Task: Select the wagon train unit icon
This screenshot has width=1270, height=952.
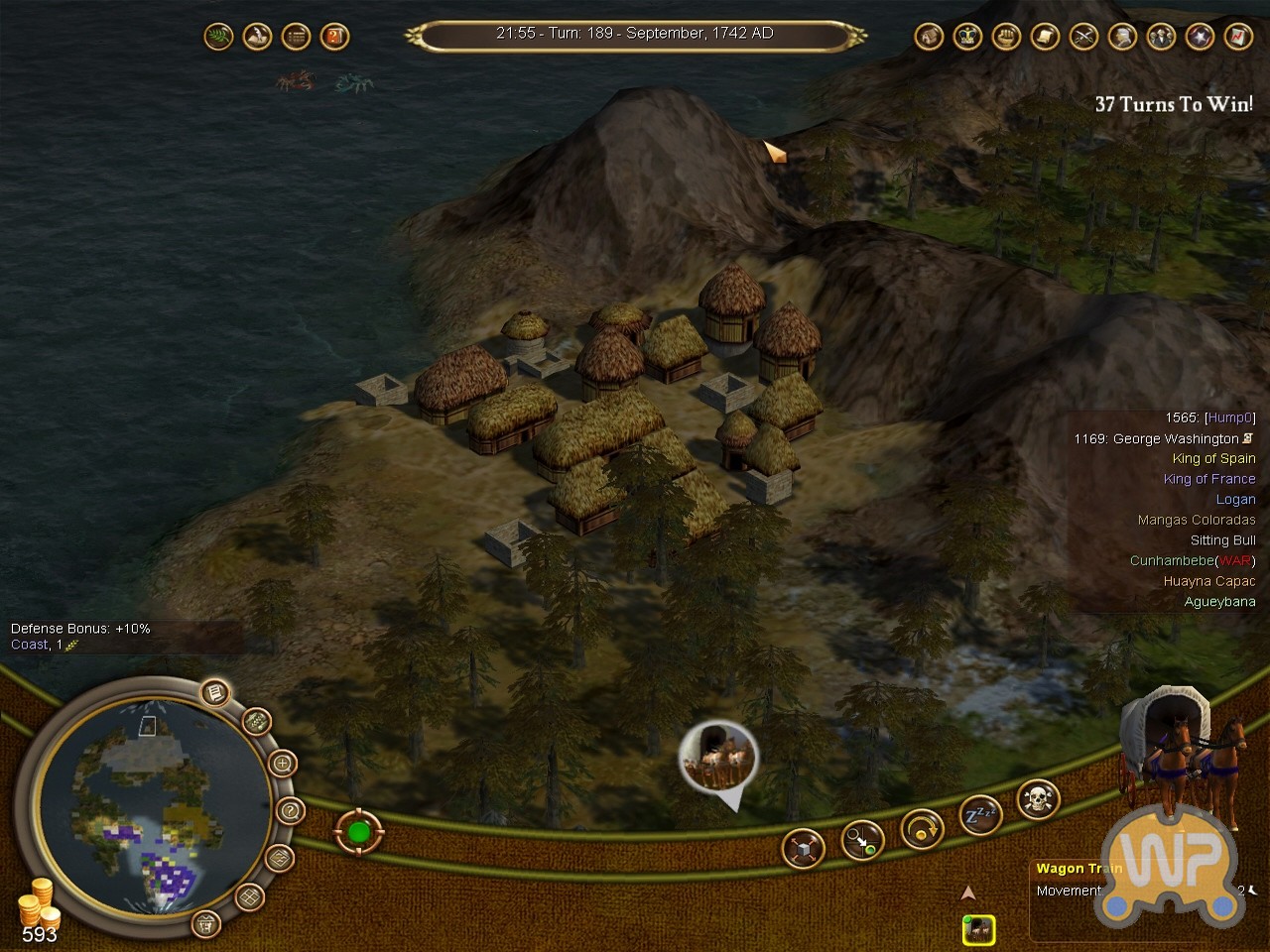Action: click(978, 929)
